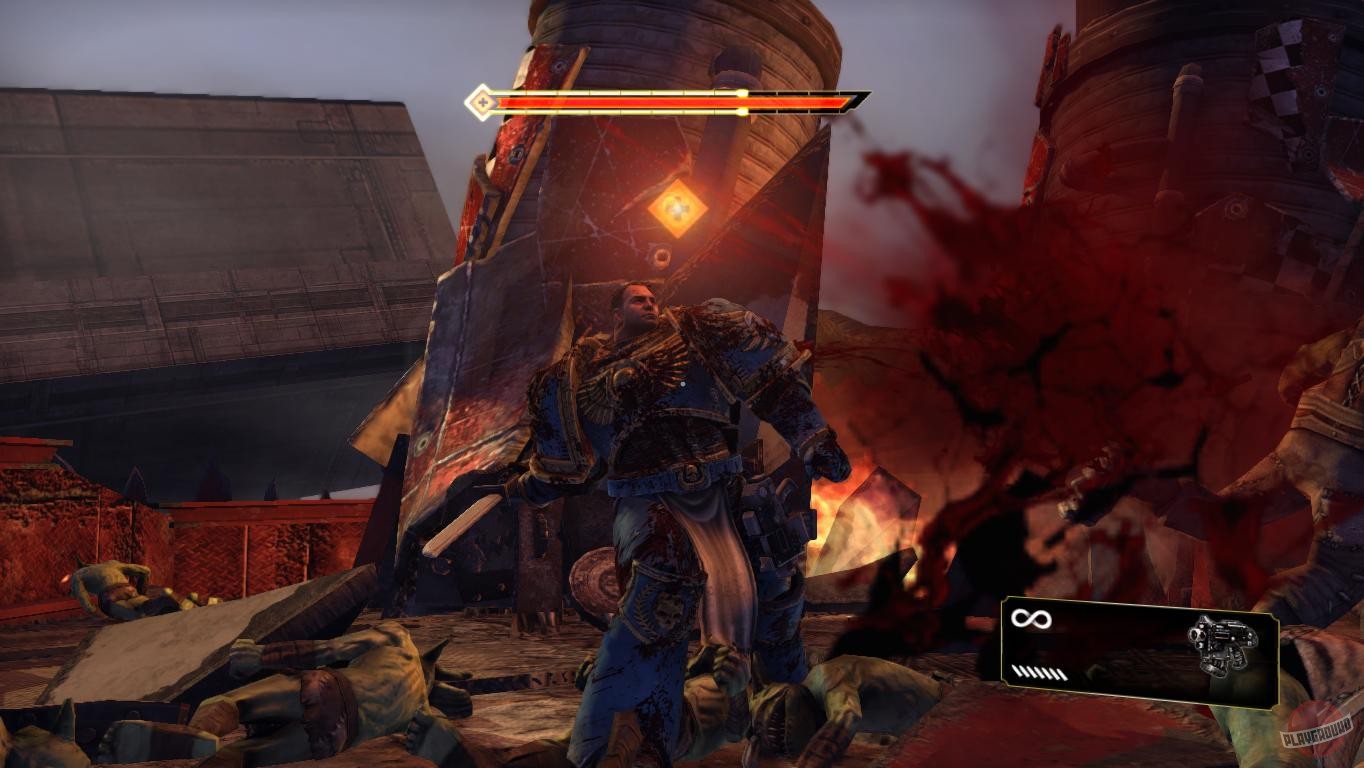Click the magazine clip tick marks in the ammo panel
This screenshot has height=768, width=1364.
coord(1038,673)
